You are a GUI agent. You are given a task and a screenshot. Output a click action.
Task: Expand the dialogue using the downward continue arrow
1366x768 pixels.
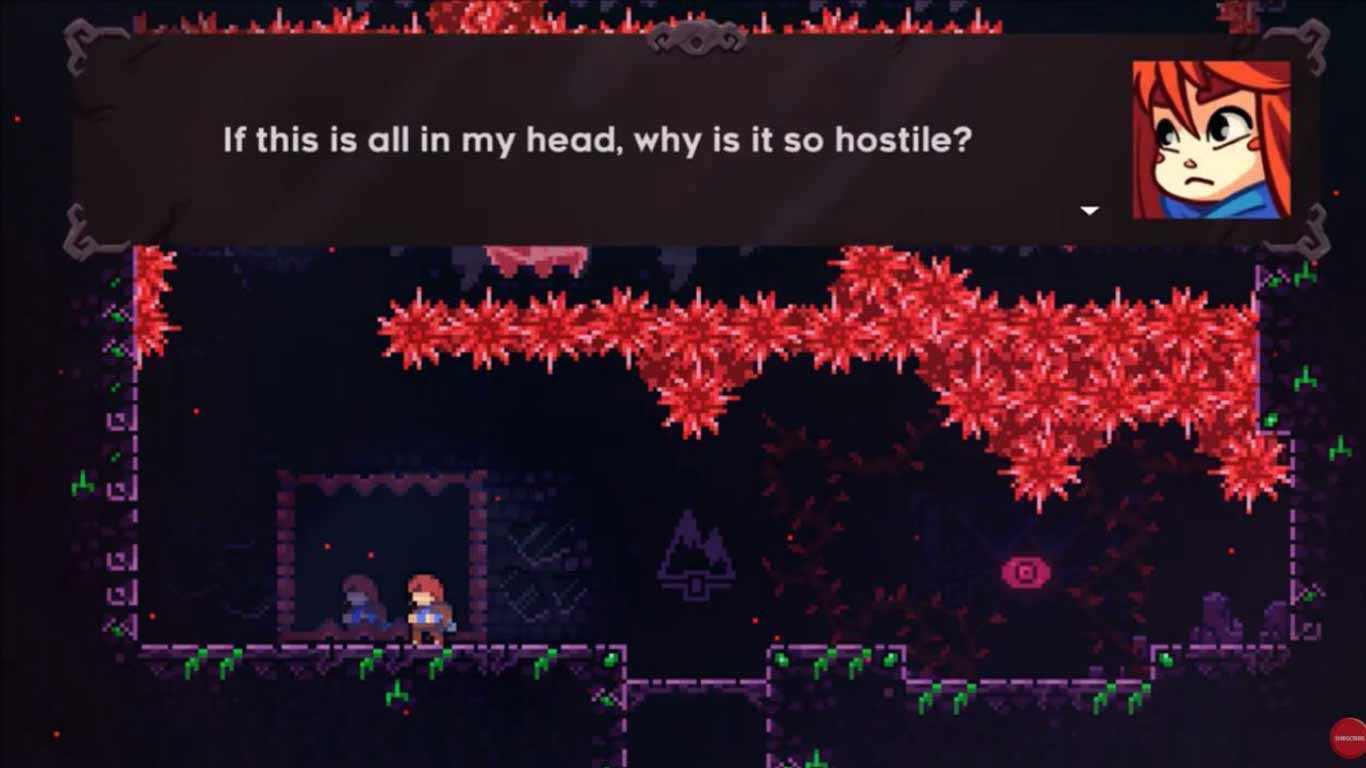[1088, 210]
